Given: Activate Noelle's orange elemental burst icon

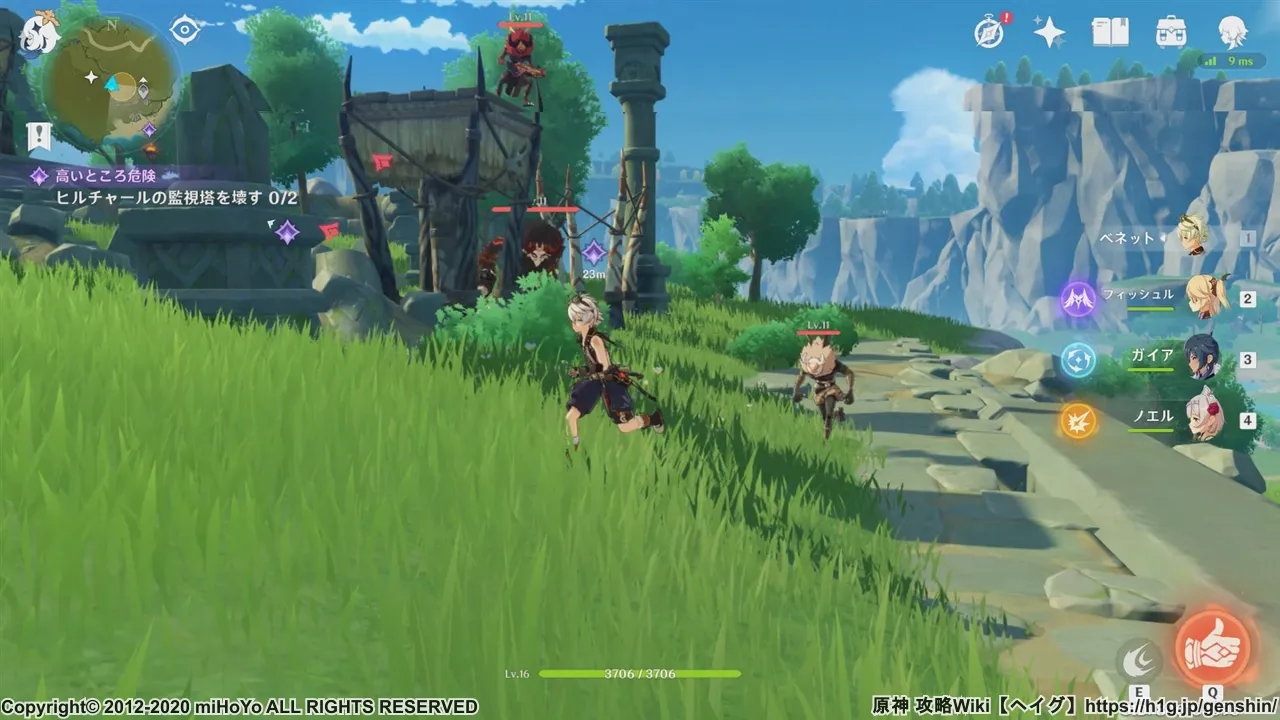Looking at the screenshot, I should pos(1078,421).
